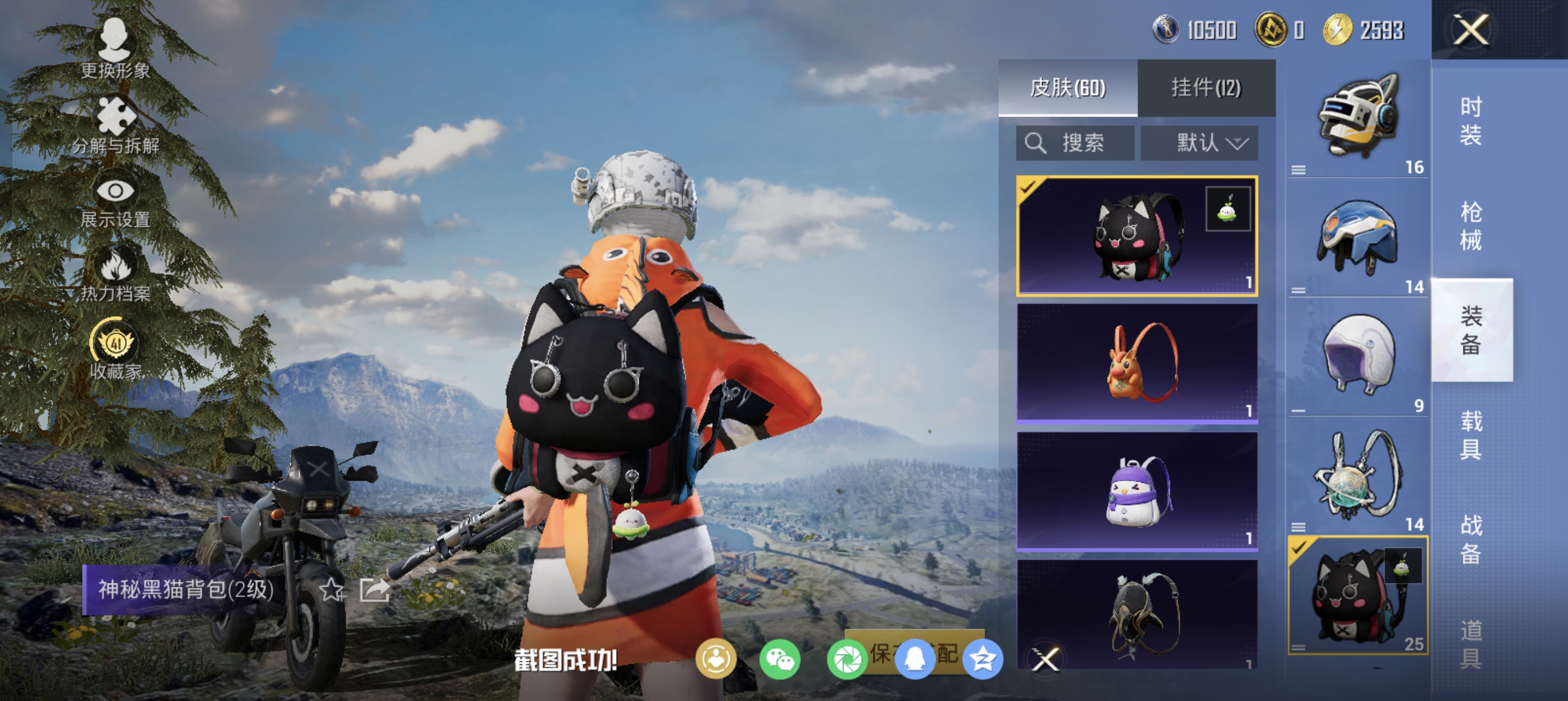Open 更换形象 to change character

[114, 49]
